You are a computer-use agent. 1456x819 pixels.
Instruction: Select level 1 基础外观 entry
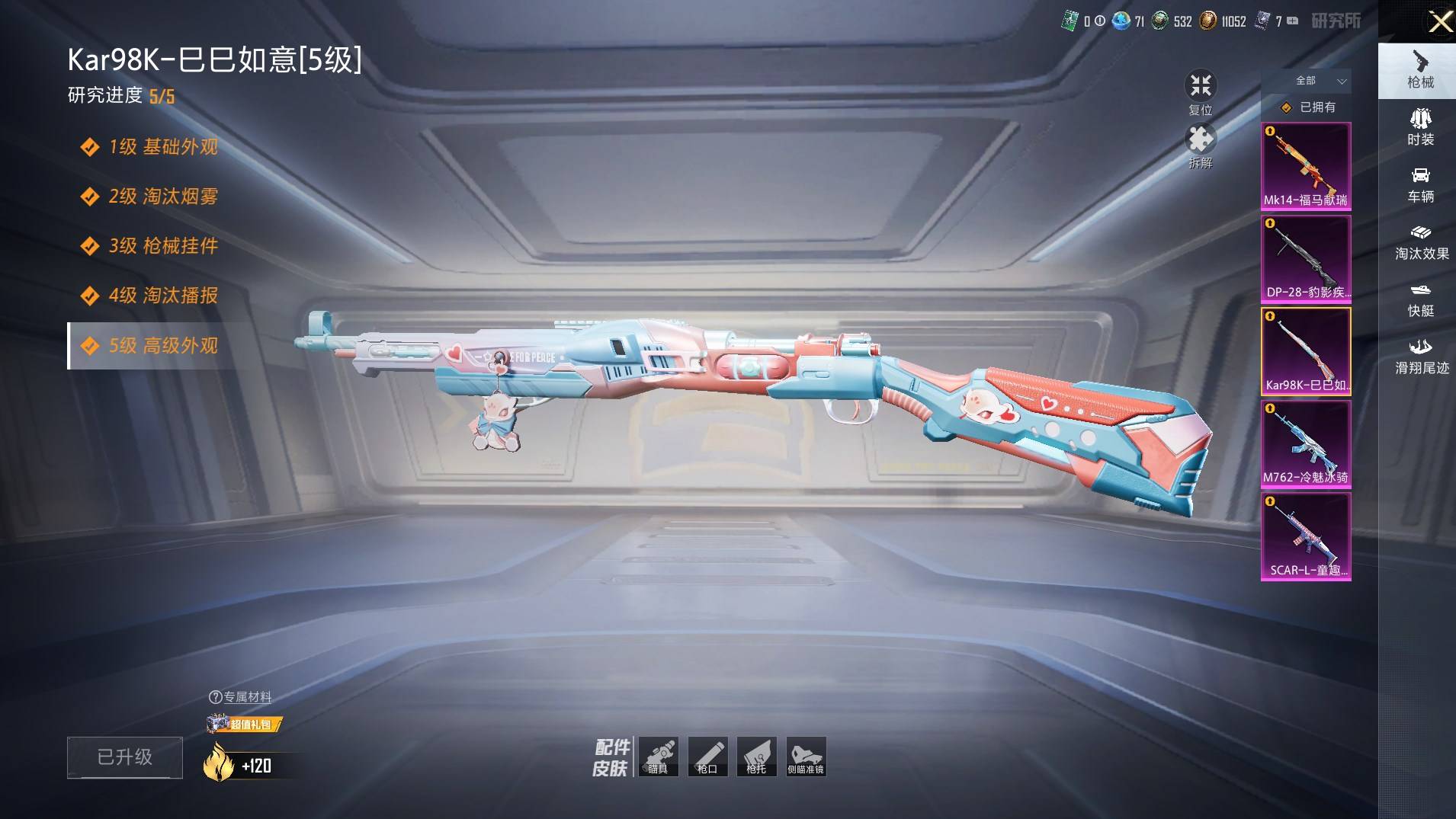tap(162, 146)
